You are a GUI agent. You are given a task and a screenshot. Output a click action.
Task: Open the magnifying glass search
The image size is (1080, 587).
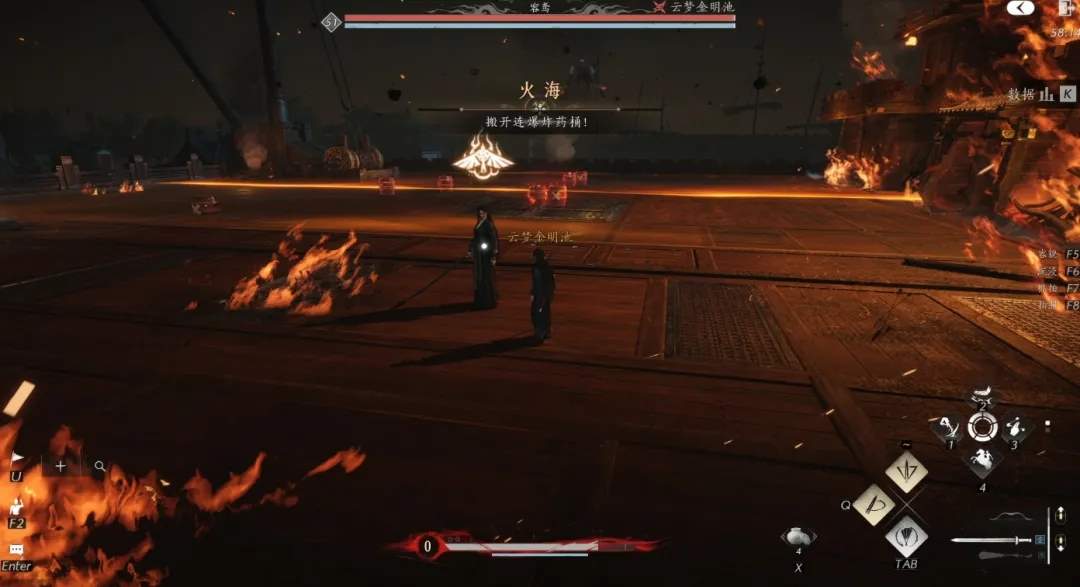point(100,466)
